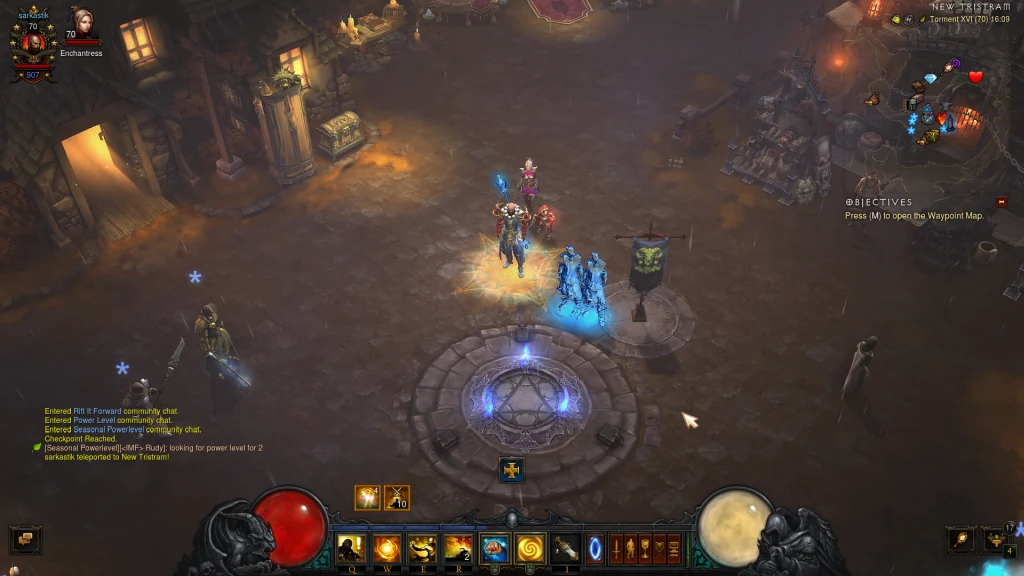Click the buff icon with 10 stacks

397,497
